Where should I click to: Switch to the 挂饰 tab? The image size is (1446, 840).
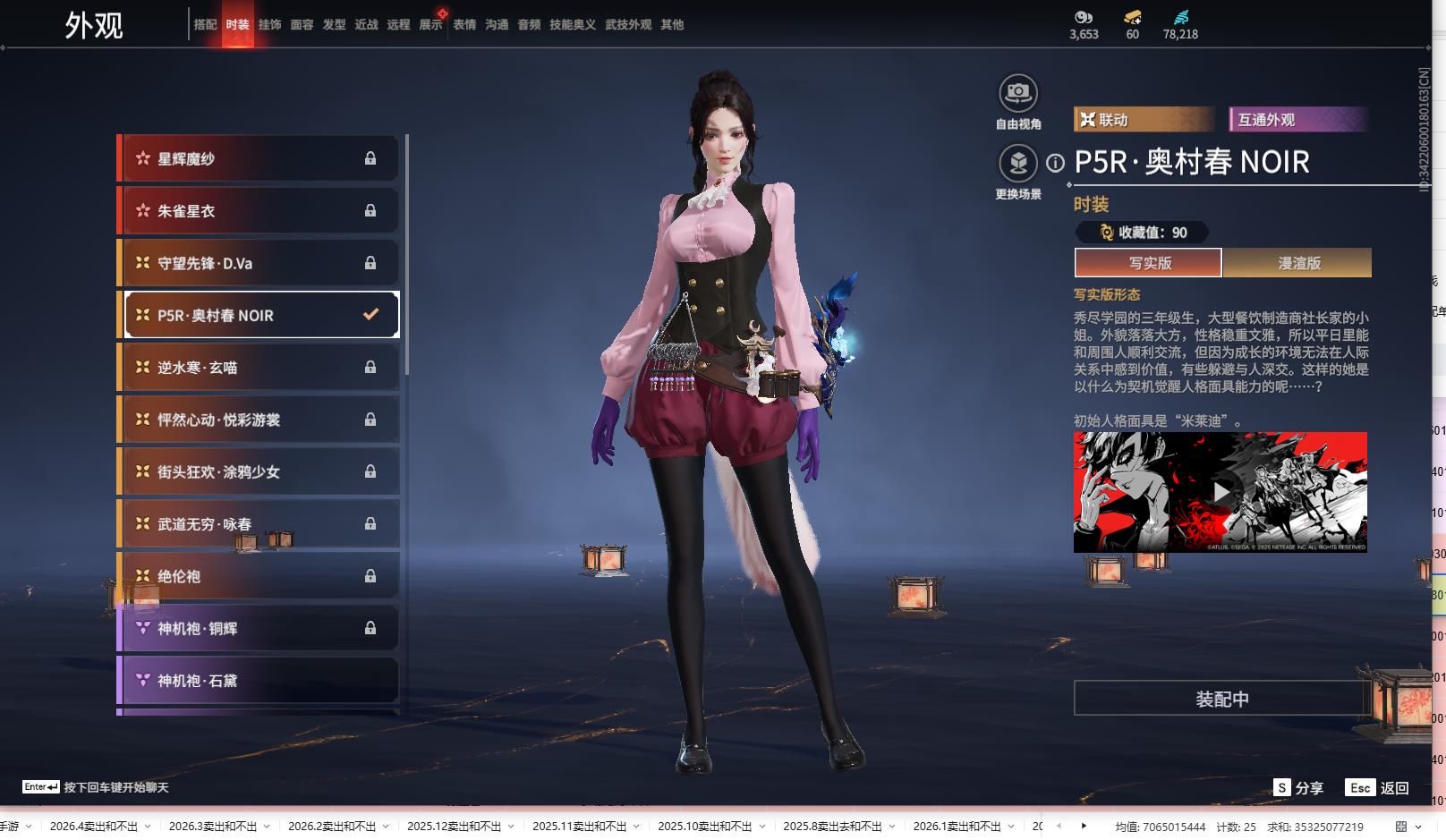pos(269,25)
